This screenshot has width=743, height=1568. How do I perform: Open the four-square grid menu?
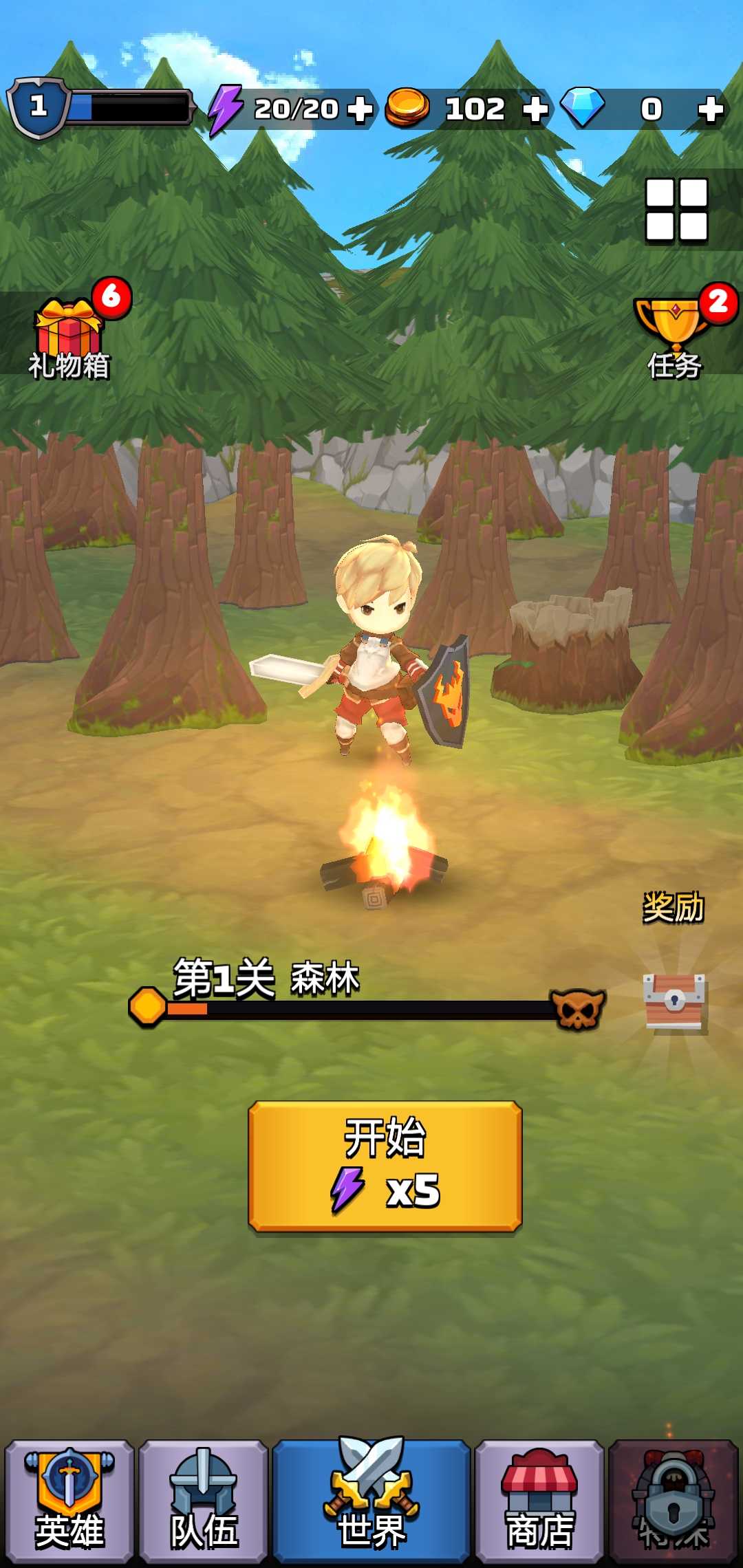[x=676, y=210]
